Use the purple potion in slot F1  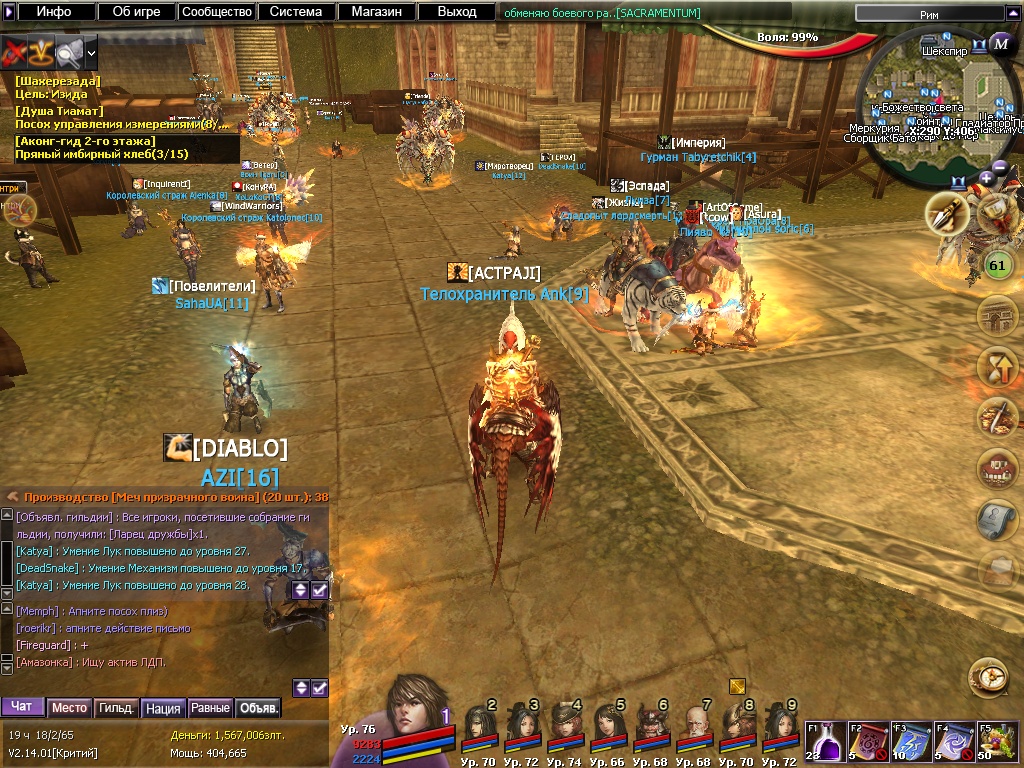point(825,743)
